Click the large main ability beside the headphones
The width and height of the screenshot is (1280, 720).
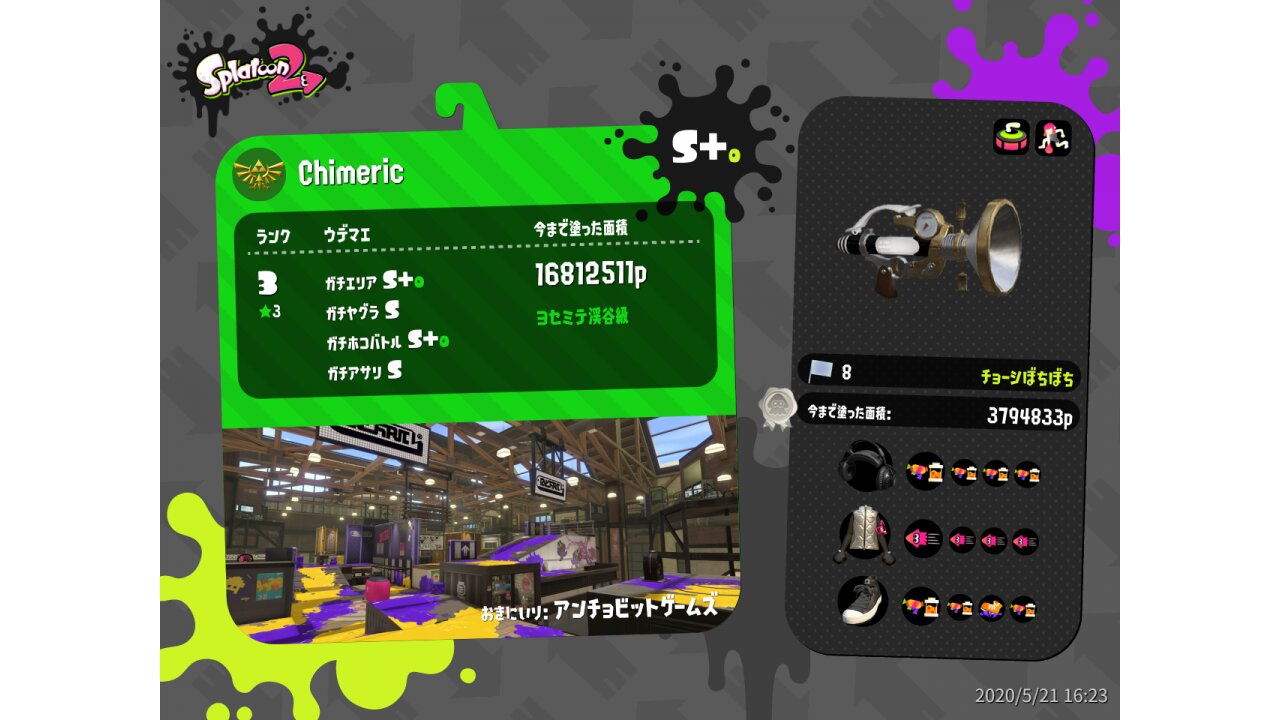click(x=926, y=471)
